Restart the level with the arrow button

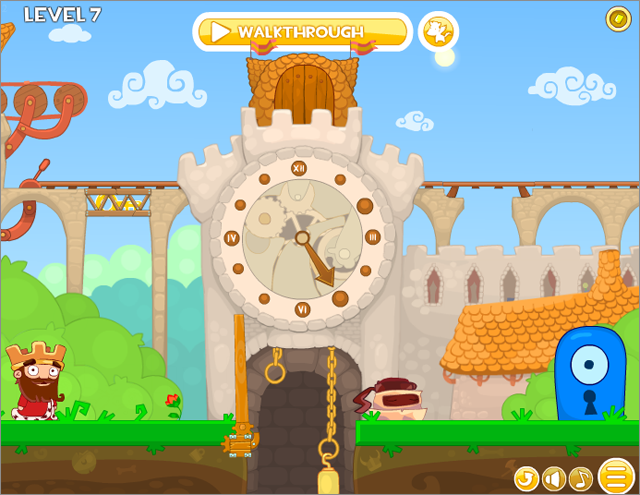coord(526,478)
